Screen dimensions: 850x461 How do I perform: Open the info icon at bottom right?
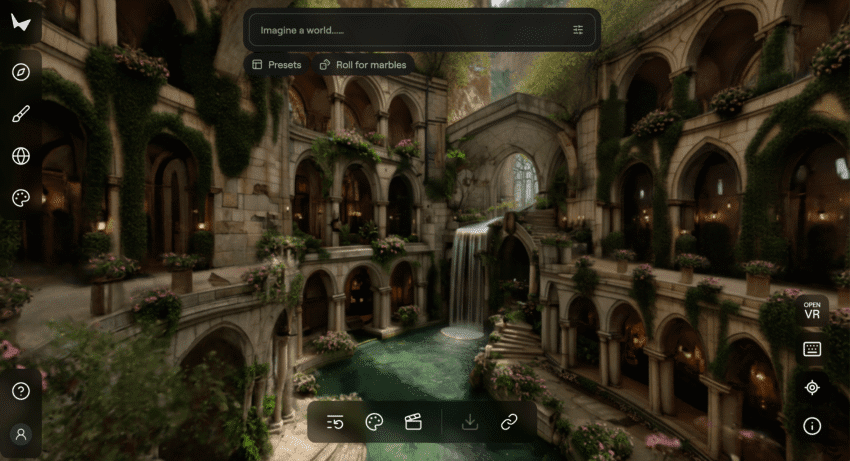tap(812, 426)
